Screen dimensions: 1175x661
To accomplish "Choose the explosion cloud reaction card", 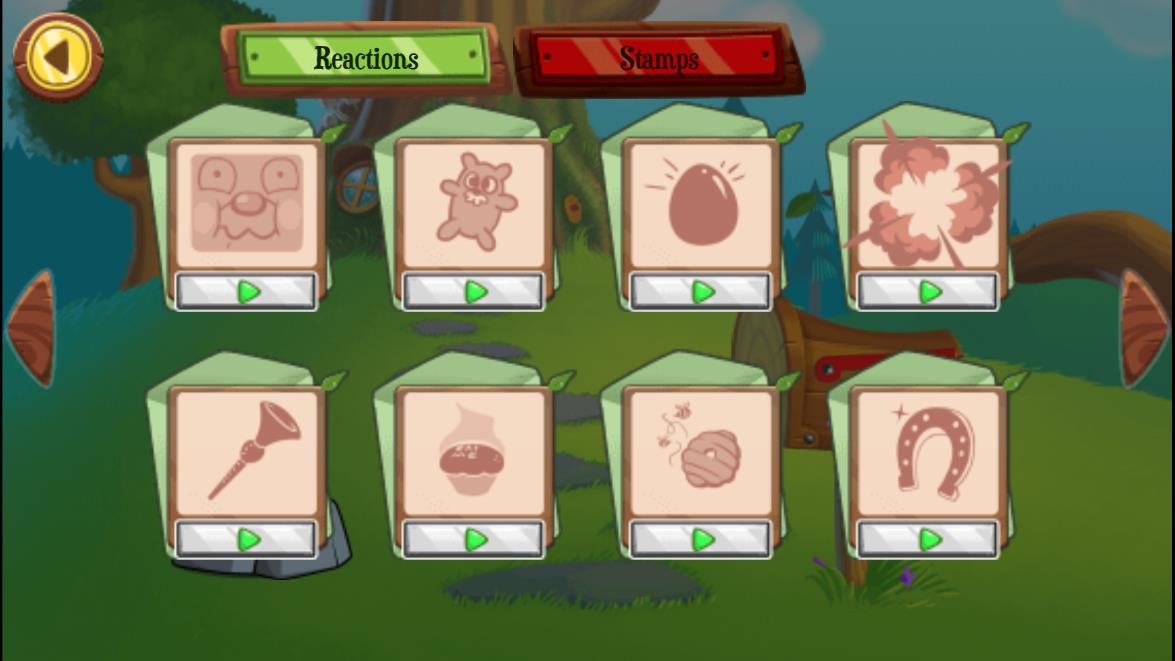I will point(927,204).
